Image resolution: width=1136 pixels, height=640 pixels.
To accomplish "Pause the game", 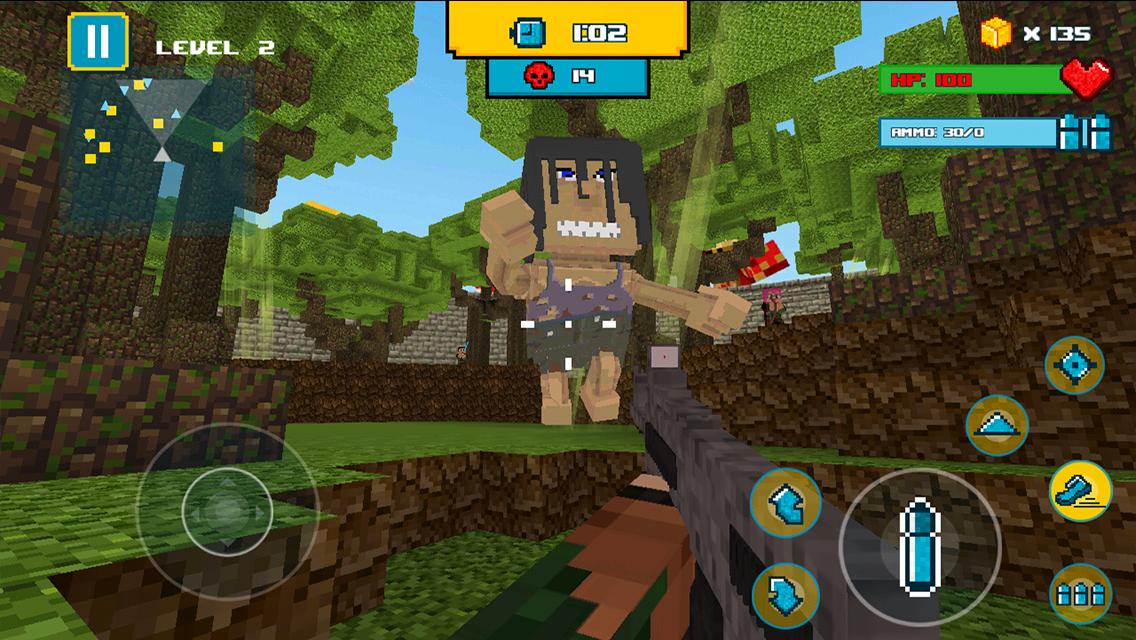I will 98,40.
